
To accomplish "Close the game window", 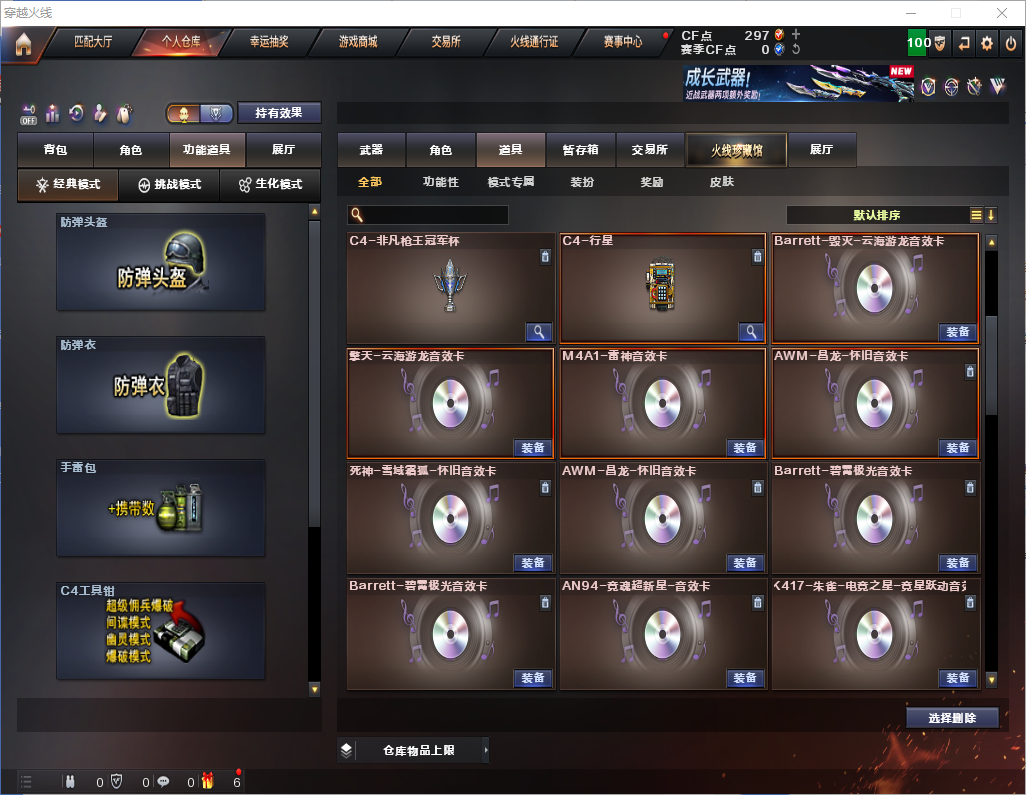I will point(1001,13).
